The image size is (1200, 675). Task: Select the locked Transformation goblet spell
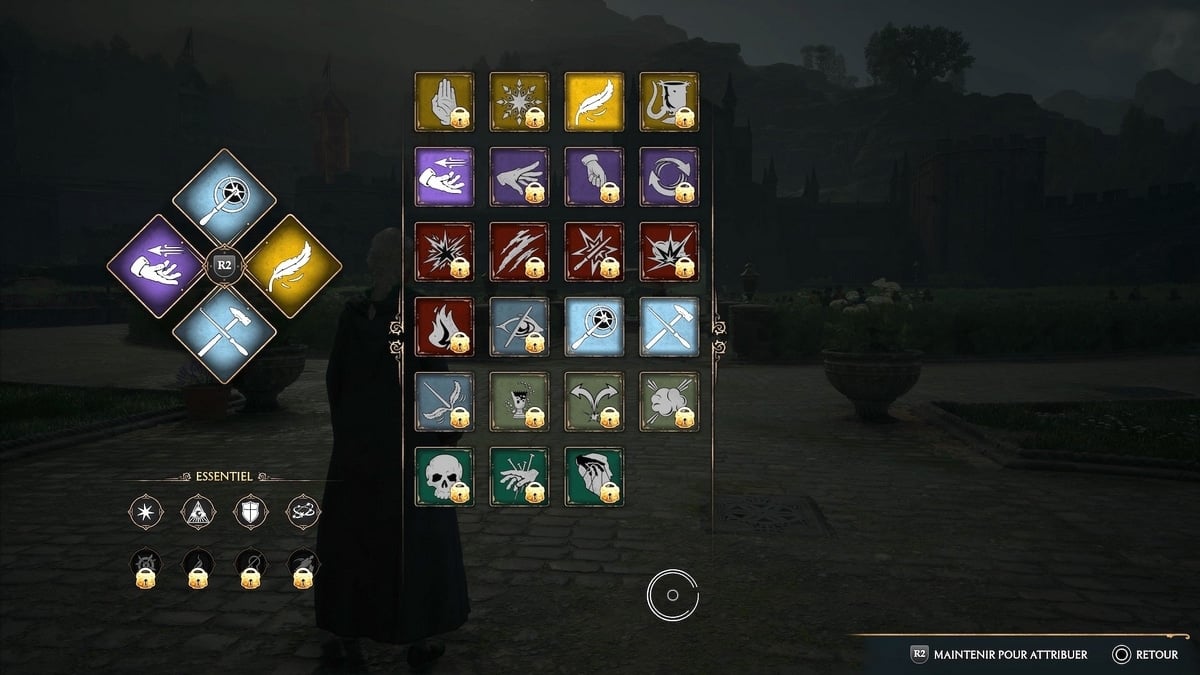(668, 101)
